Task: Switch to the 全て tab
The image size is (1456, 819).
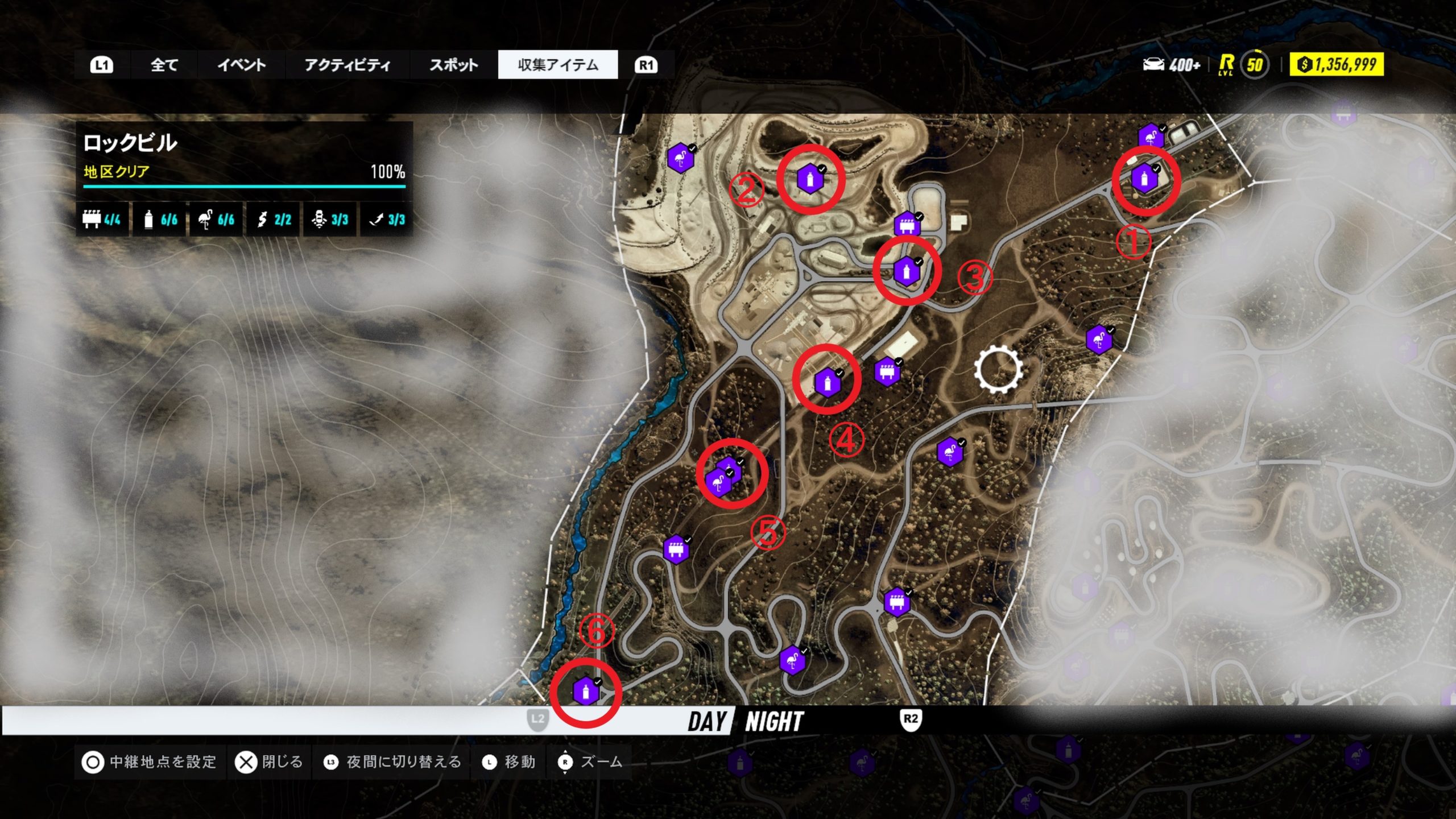Action: point(164,65)
